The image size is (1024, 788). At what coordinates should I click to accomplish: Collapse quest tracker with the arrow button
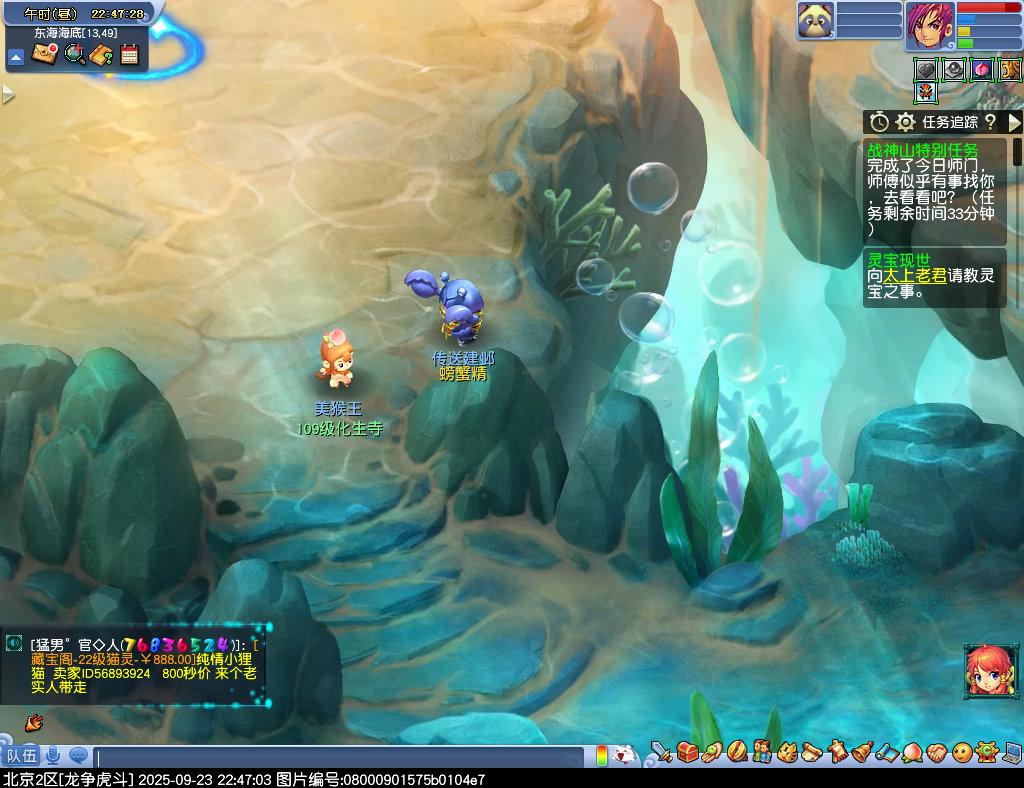point(1014,122)
